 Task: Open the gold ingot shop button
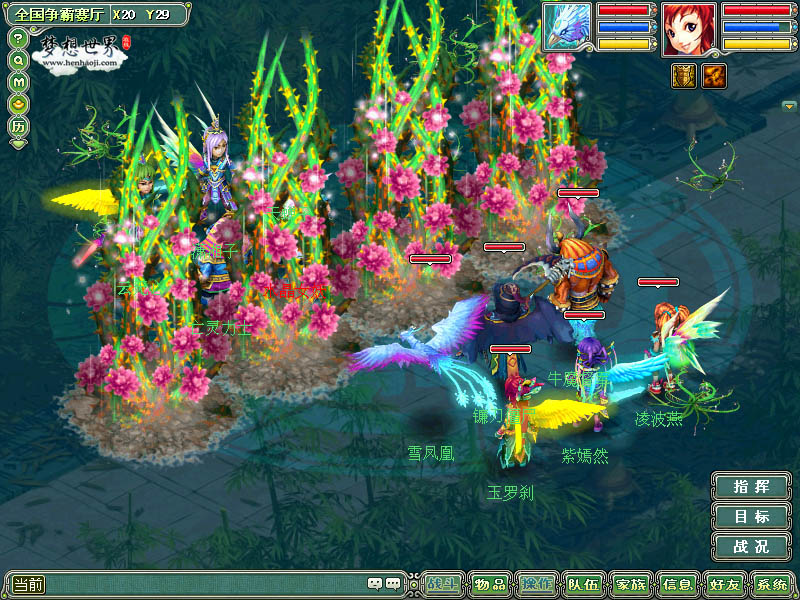tap(18, 103)
